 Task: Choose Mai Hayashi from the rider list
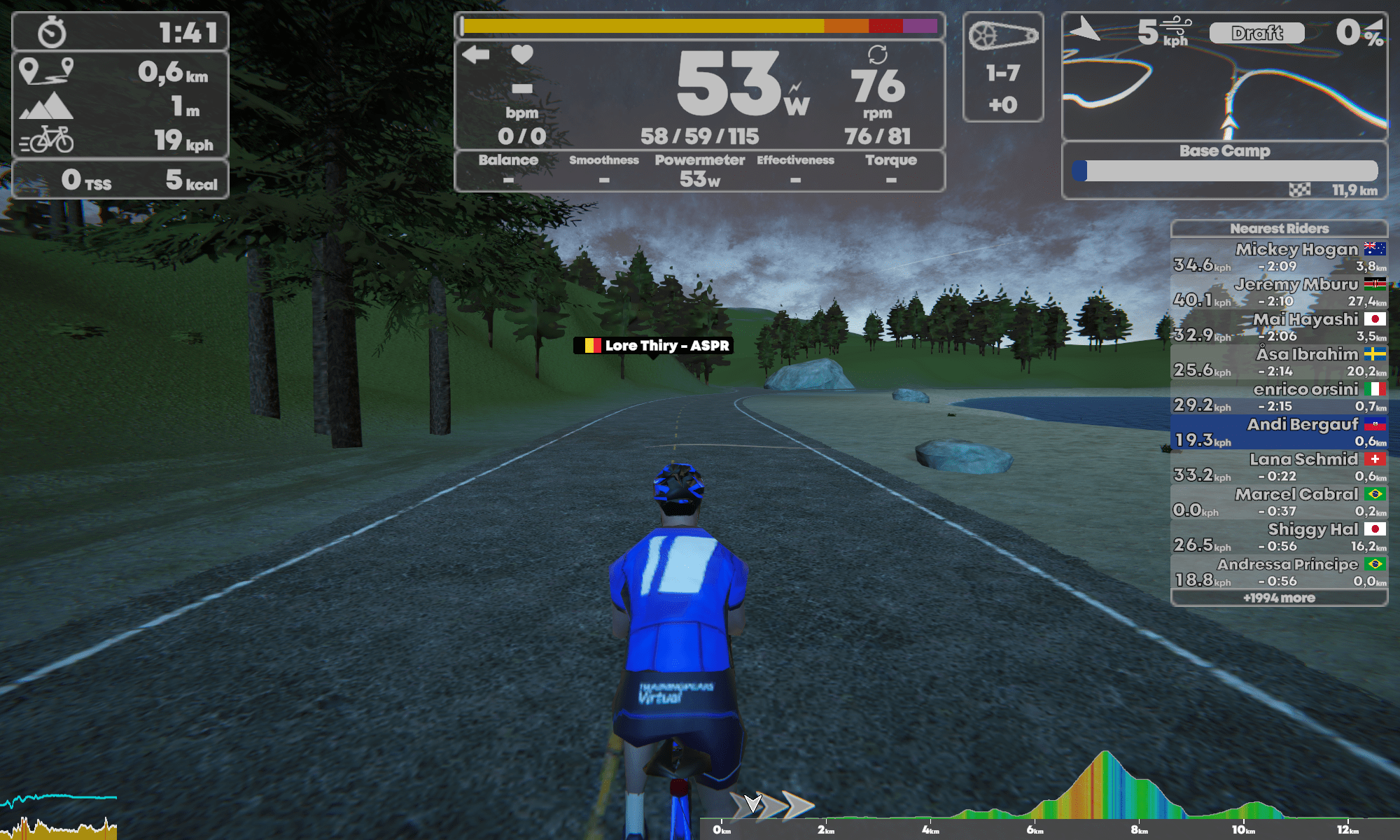[x=1279, y=327]
